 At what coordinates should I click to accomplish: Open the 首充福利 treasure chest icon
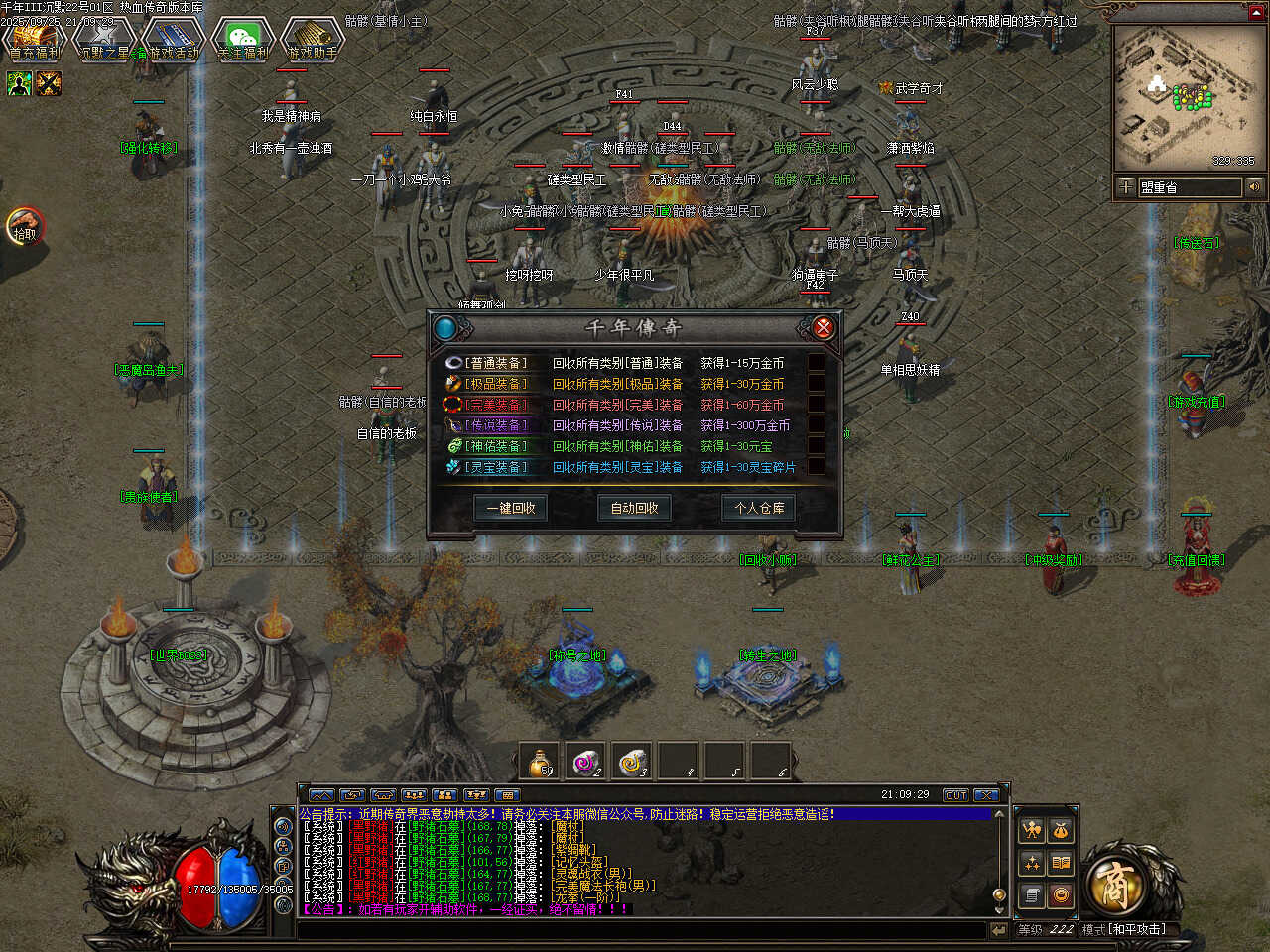[34, 40]
